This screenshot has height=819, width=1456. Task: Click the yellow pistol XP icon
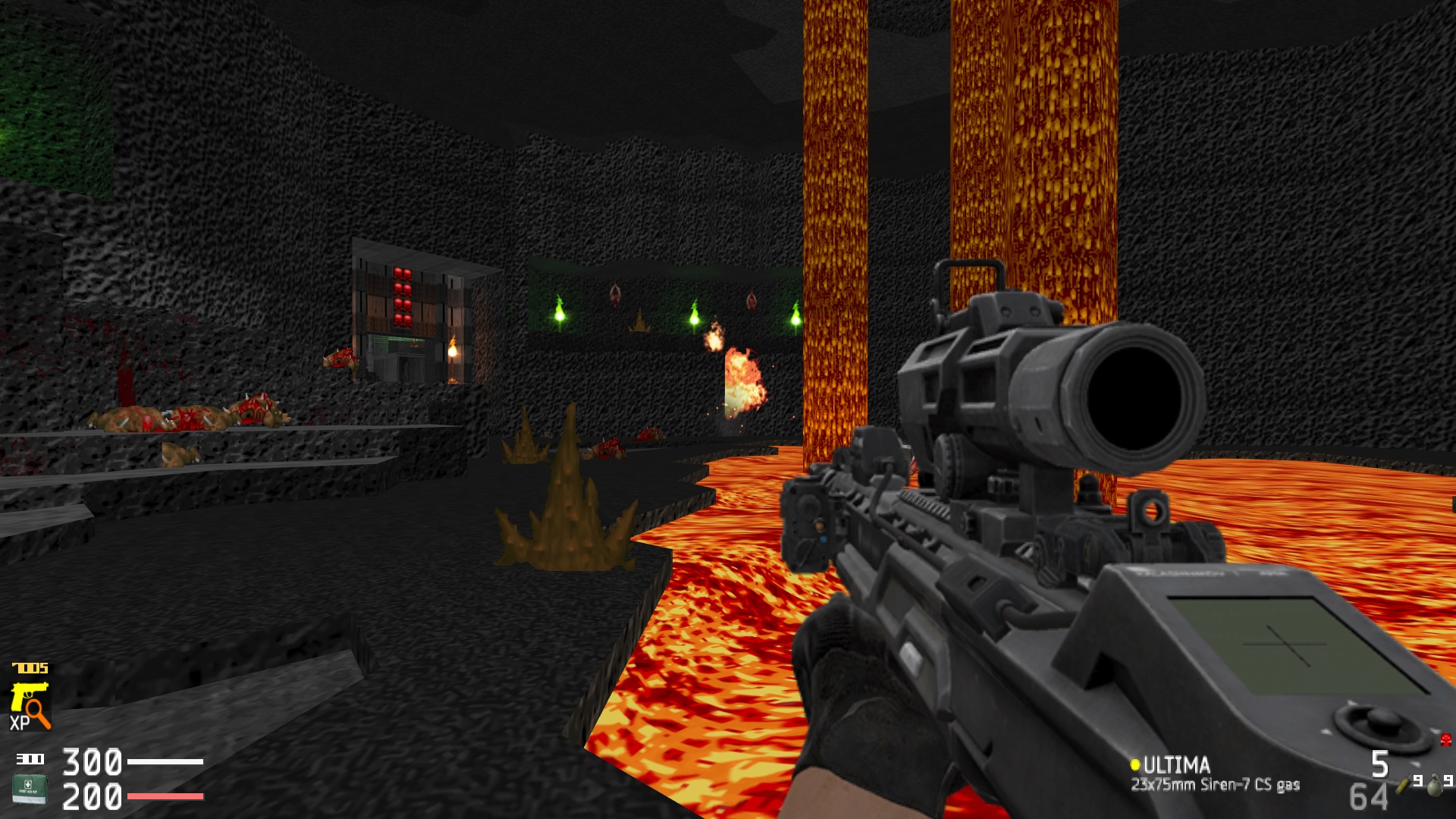30,705
